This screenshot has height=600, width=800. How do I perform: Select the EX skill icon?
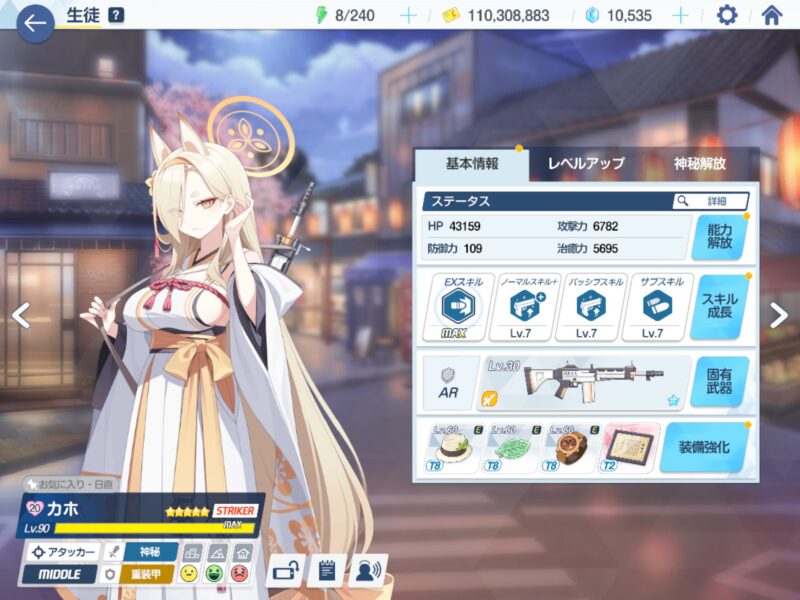(x=459, y=305)
